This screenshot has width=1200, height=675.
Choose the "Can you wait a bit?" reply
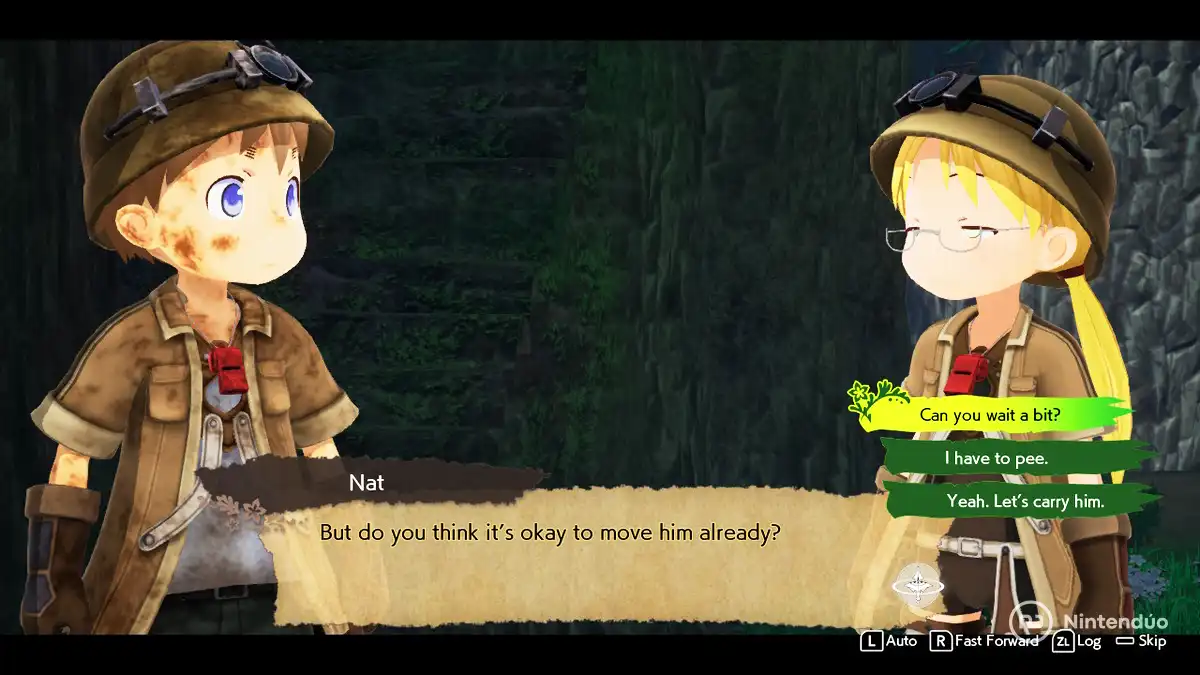pyautogui.click(x=989, y=414)
